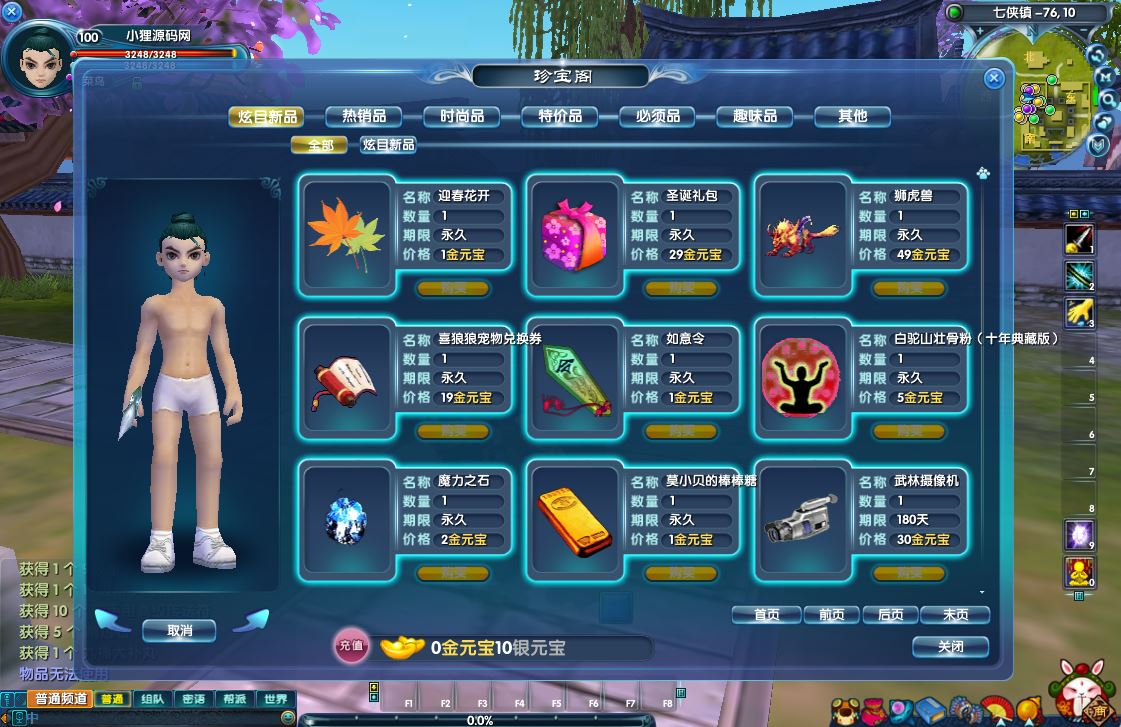The width and height of the screenshot is (1121, 727).
Task: Select the 圣诞礼包 gift box item
Action: click(x=573, y=234)
